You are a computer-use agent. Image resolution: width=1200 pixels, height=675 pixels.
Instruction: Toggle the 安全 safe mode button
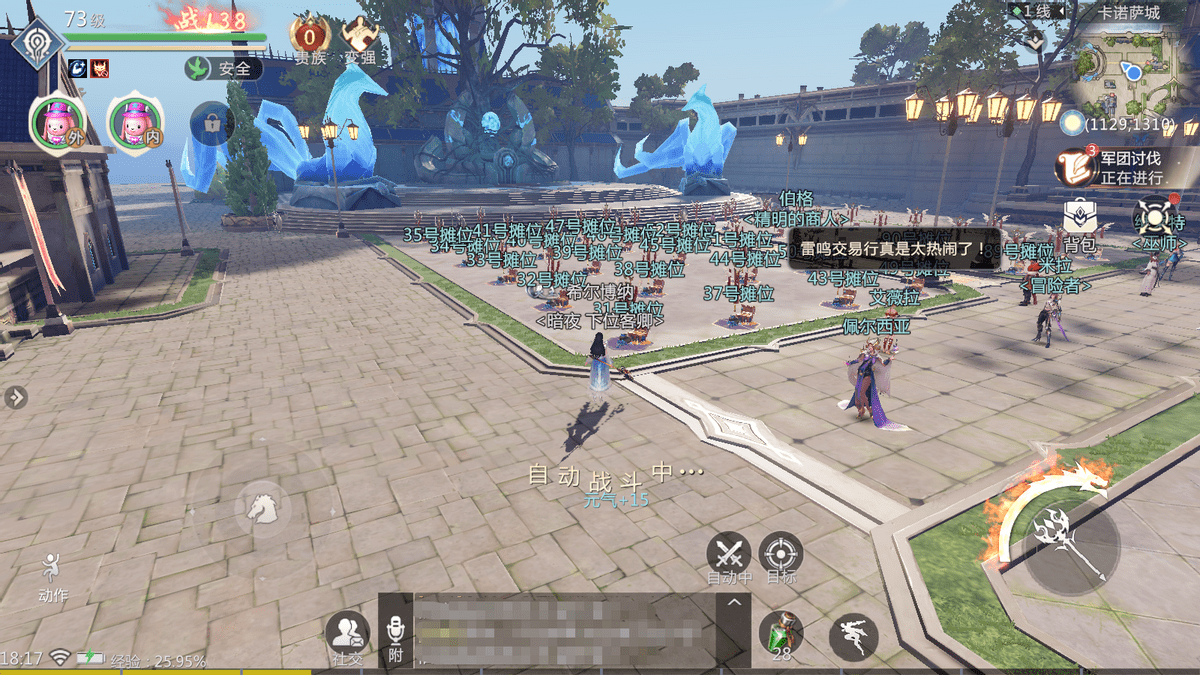click(223, 69)
